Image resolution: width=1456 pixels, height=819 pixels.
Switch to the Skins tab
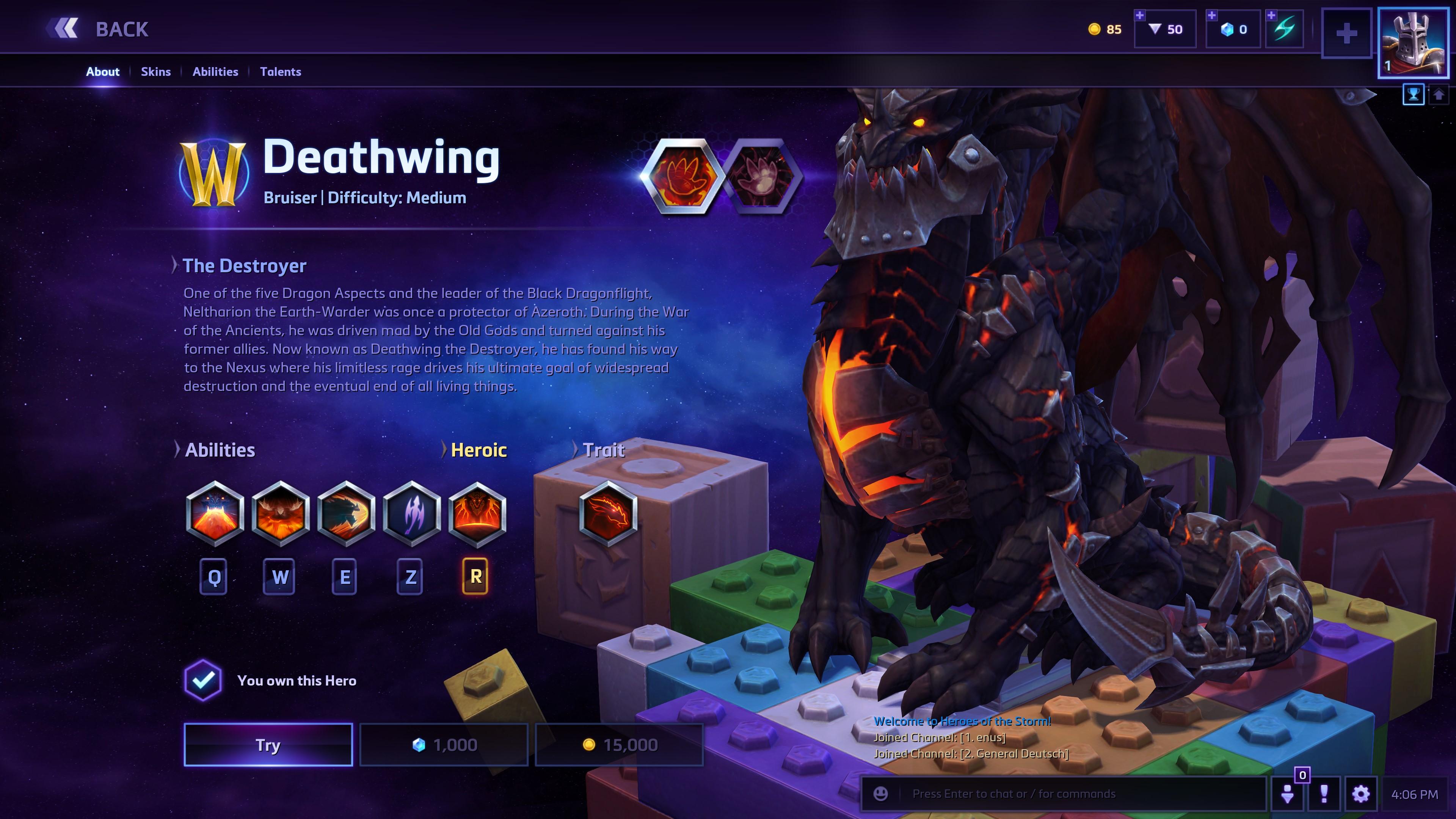(156, 72)
